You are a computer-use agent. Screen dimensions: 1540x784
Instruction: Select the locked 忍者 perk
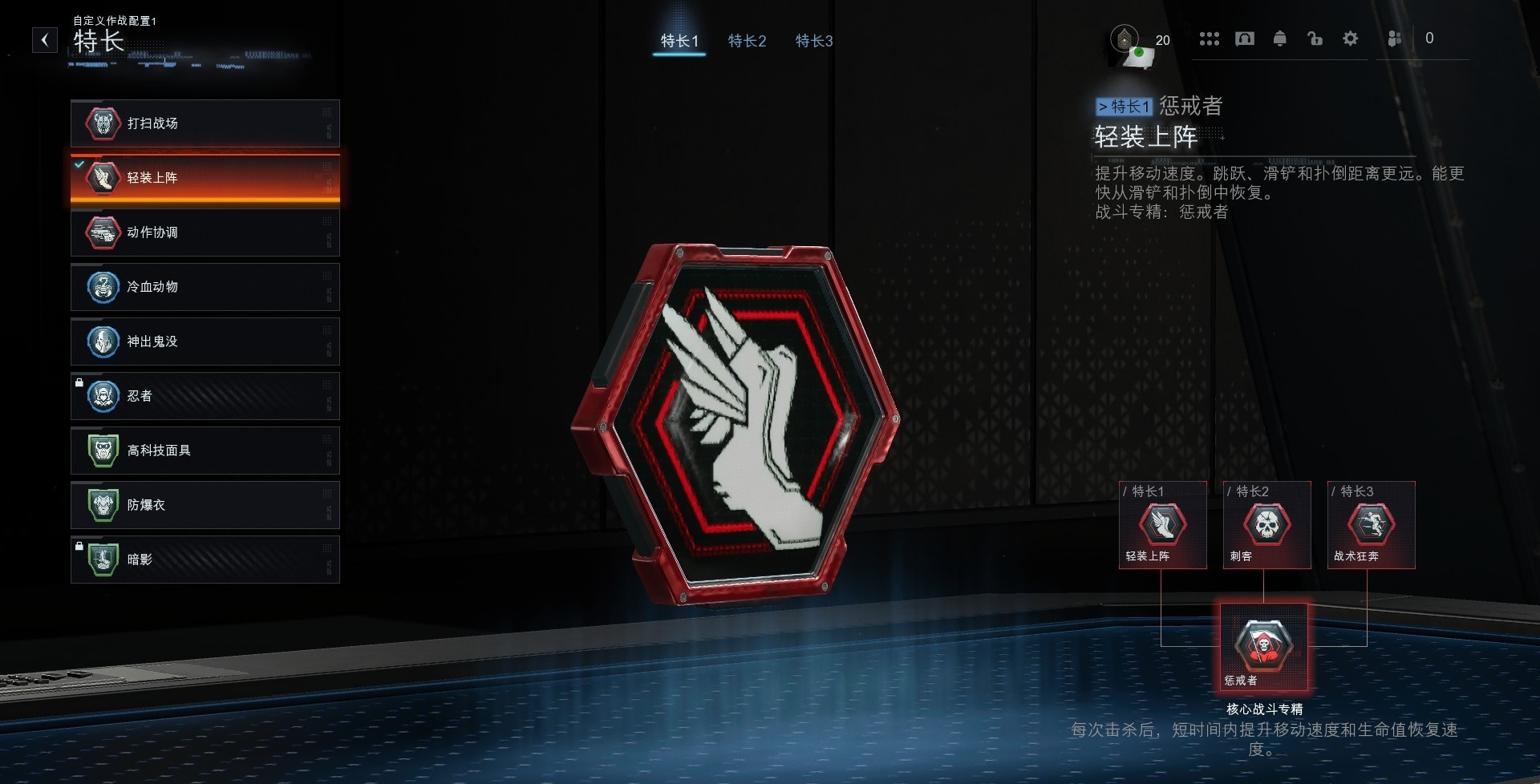click(x=205, y=396)
